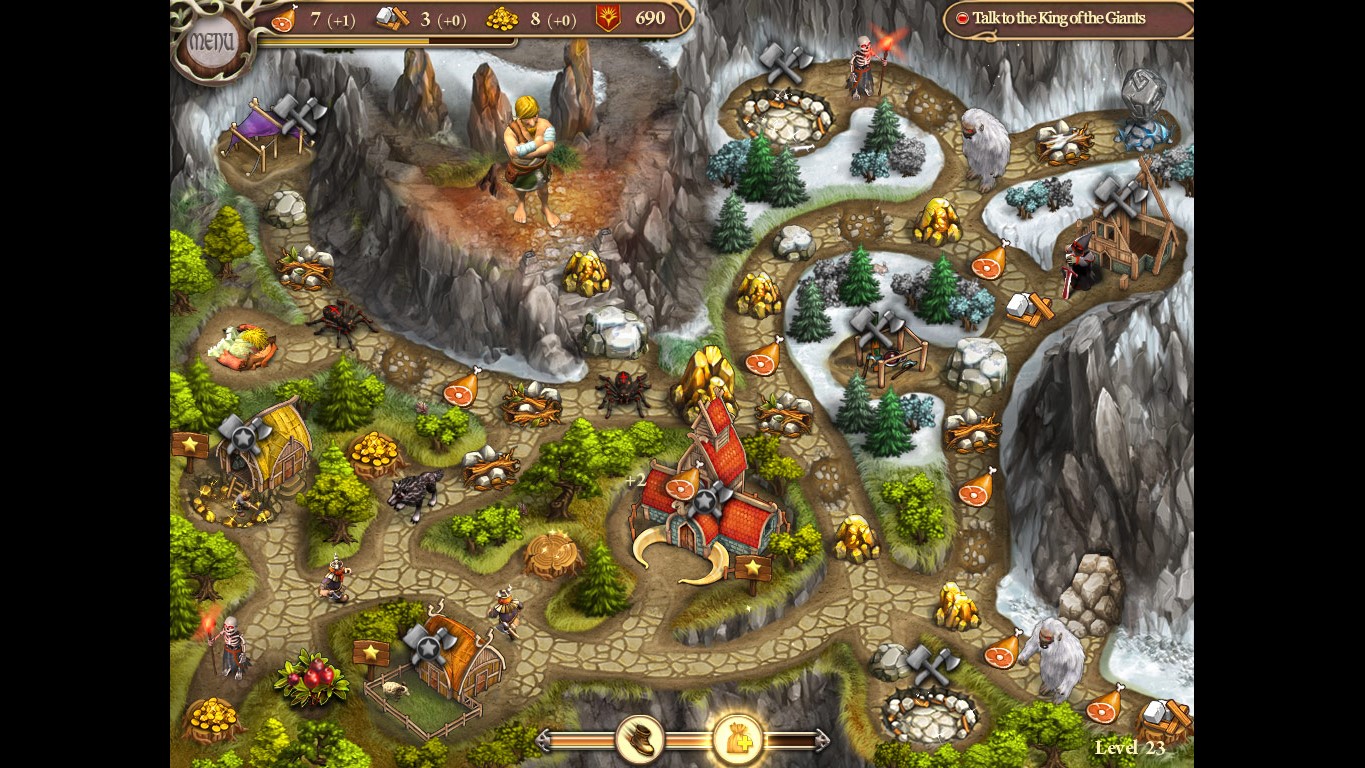Screen dimensions: 1365x768
Task: Click the gold coins resource icon
Action: pos(502,19)
